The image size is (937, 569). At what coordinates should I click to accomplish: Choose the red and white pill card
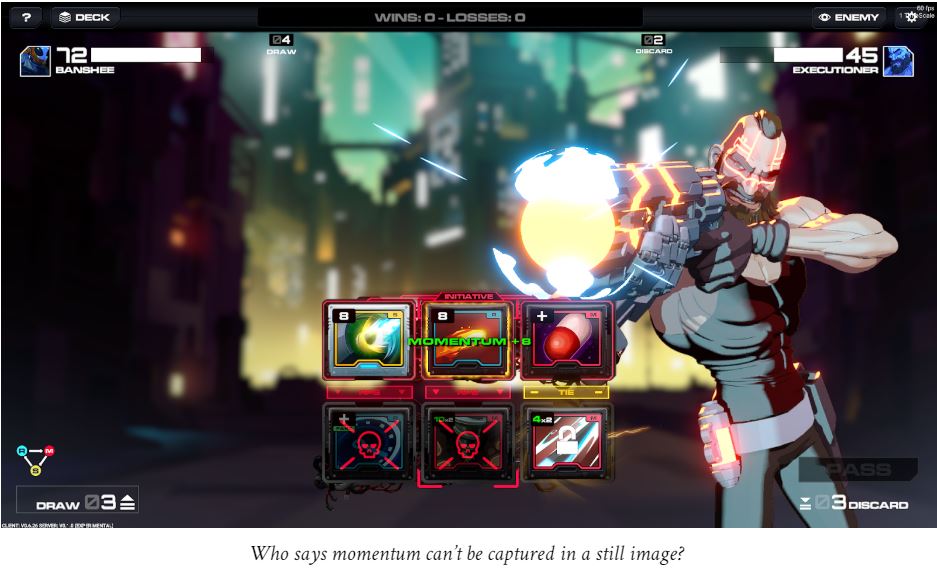565,341
